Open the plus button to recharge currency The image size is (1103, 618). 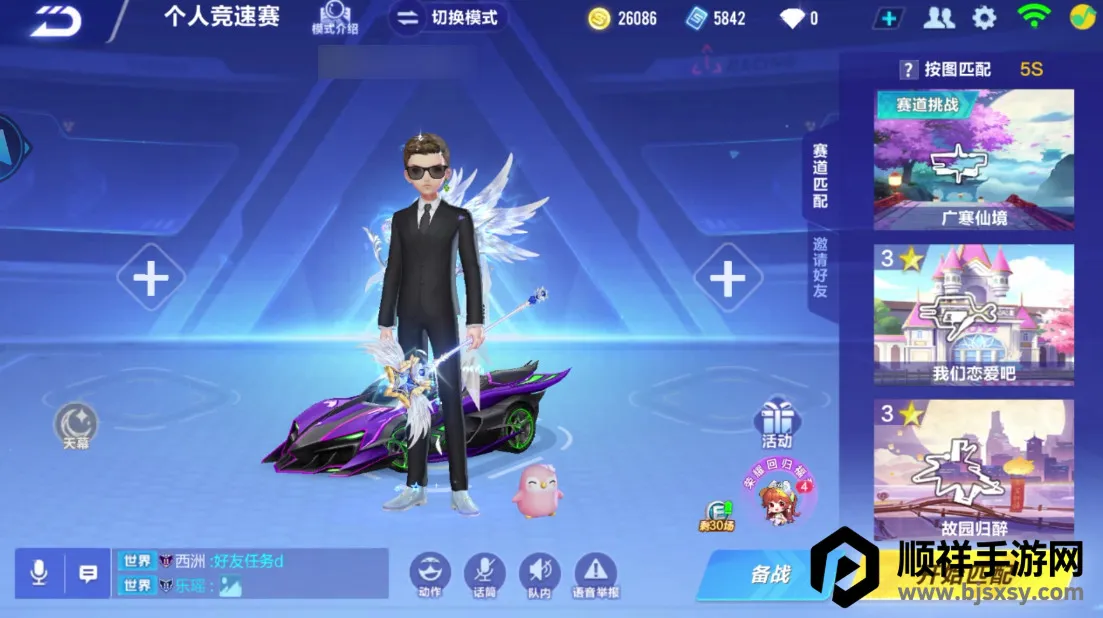pos(887,18)
